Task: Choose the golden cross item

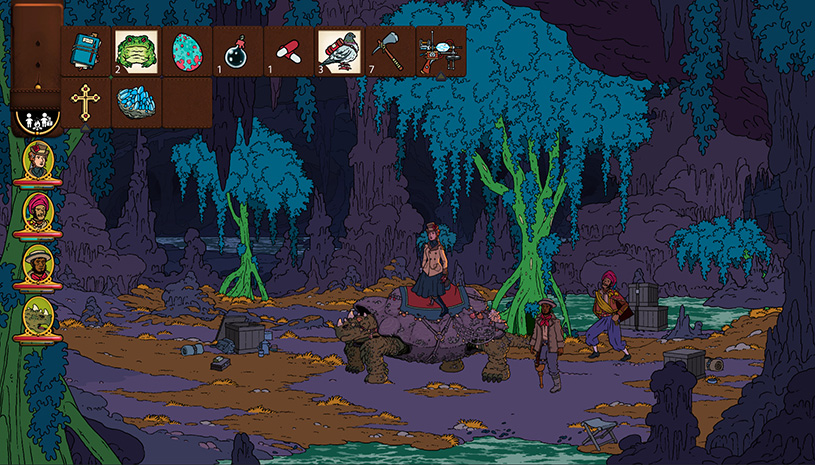Action: pyautogui.click(x=87, y=101)
